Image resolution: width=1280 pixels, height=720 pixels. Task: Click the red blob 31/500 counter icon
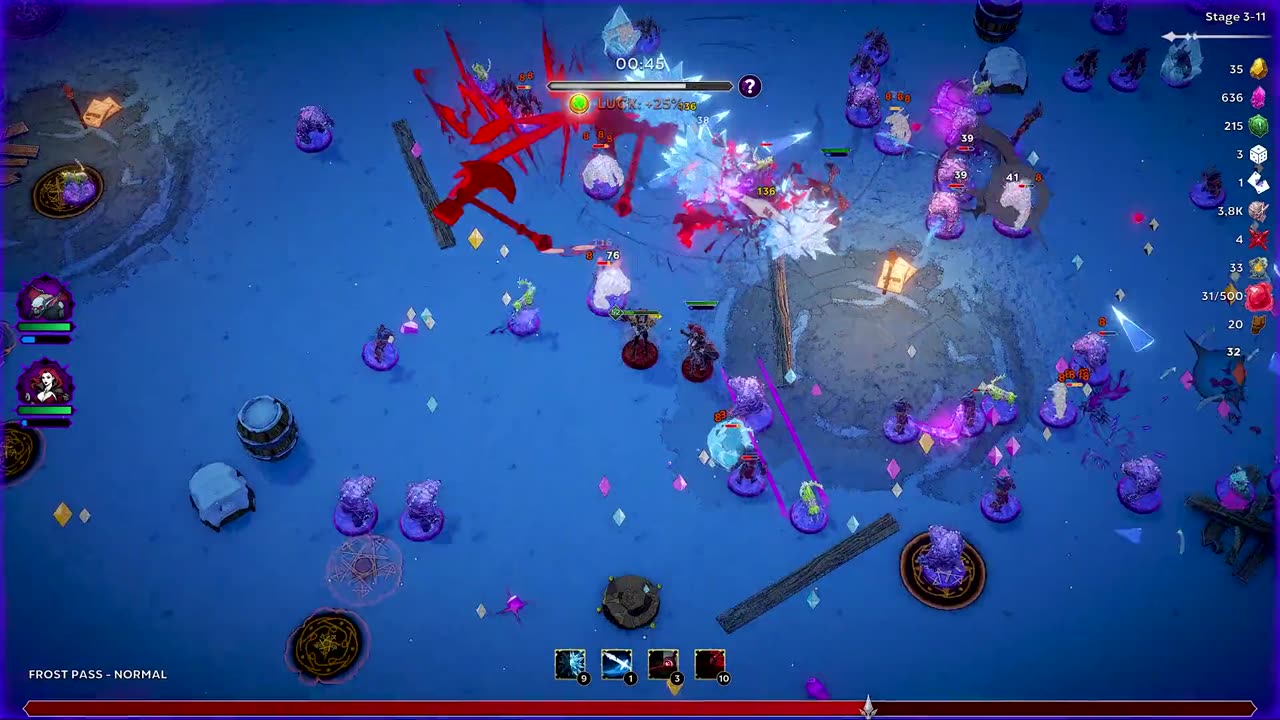(x=1258, y=296)
